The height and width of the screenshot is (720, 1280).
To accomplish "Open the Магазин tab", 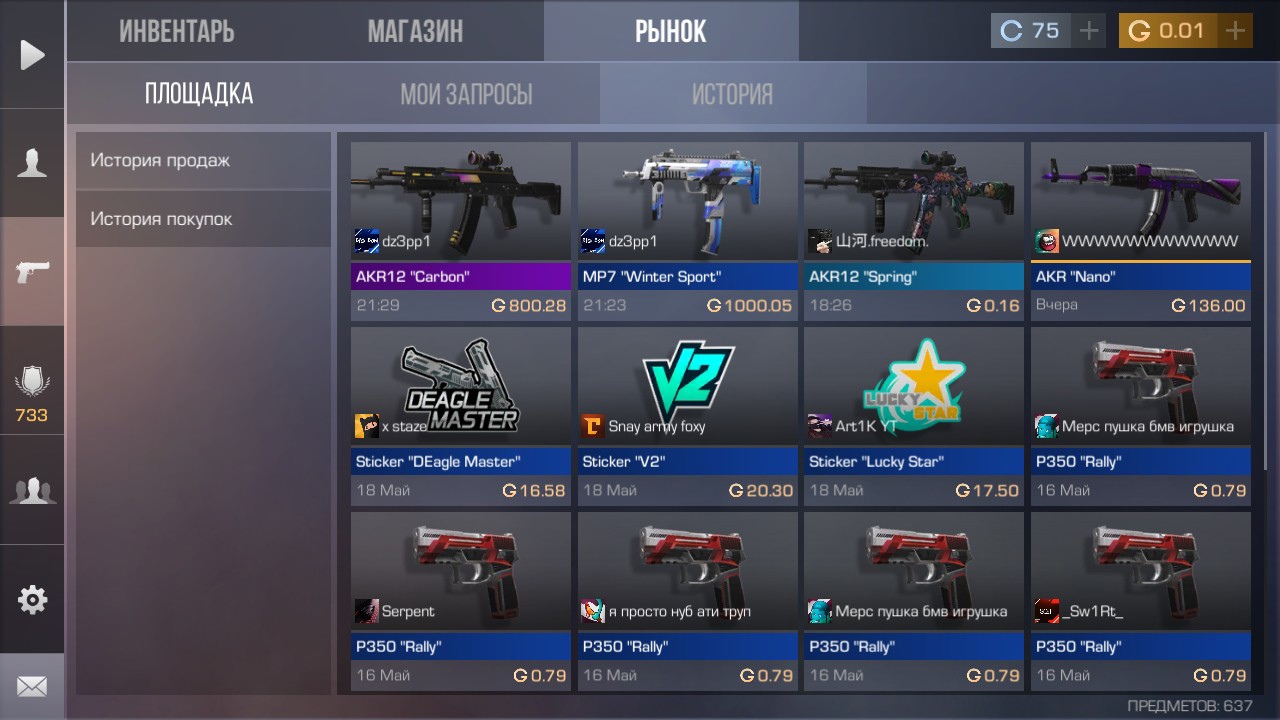I will (415, 31).
